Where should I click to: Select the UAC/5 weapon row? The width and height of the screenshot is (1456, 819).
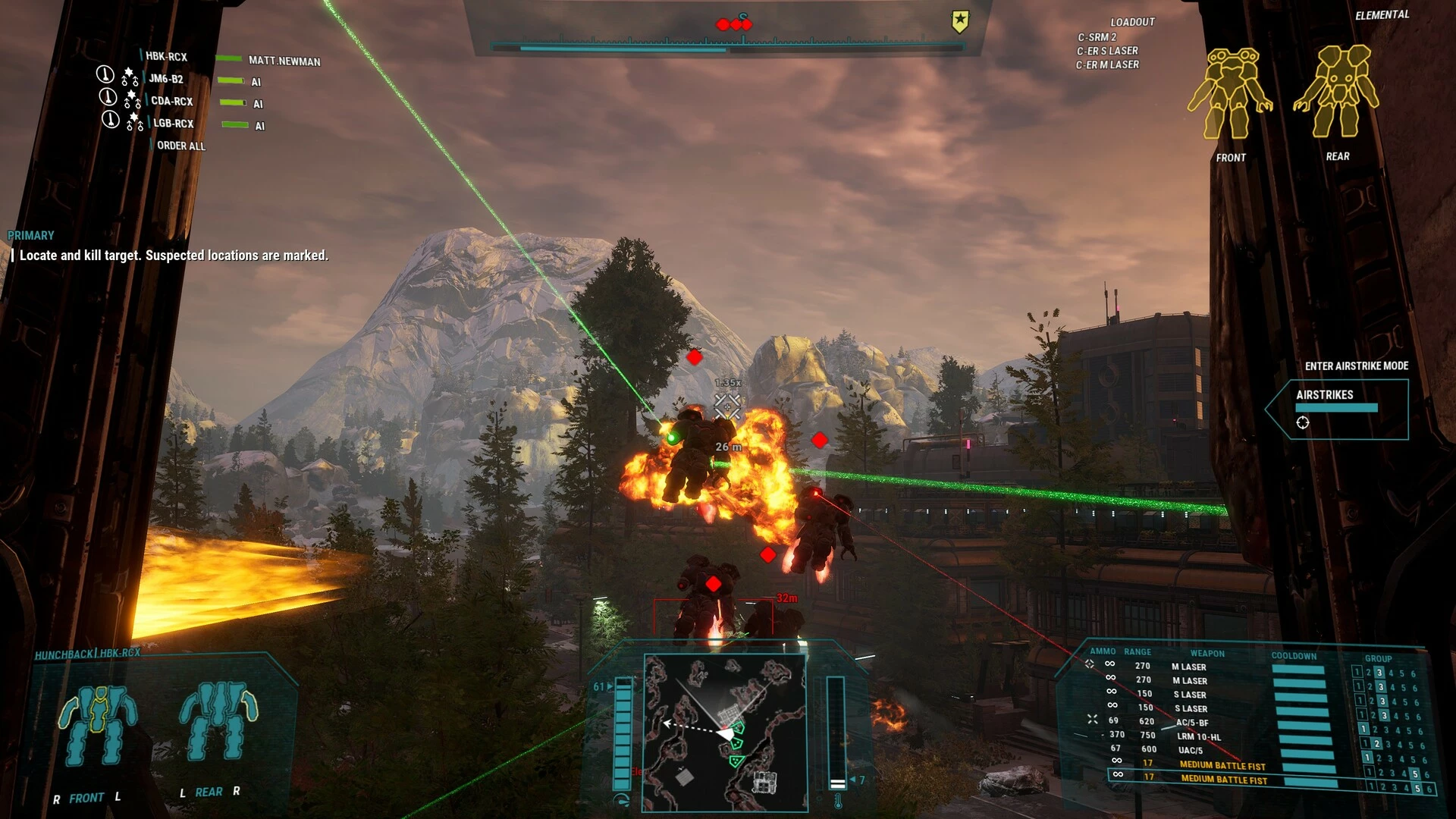coord(1190,750)
